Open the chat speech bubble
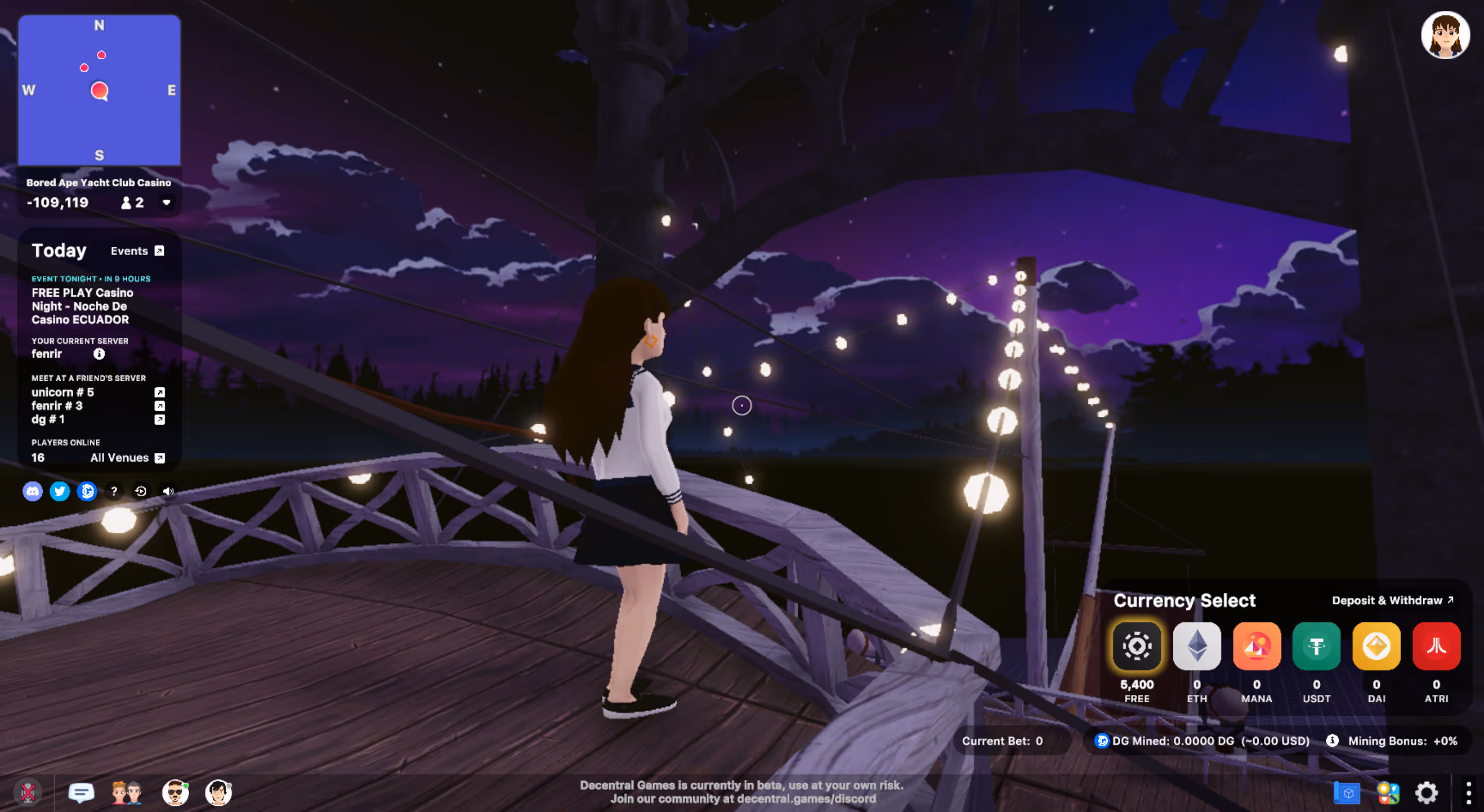Screen dimensions: 1484x812 click(x=81, y=793)
